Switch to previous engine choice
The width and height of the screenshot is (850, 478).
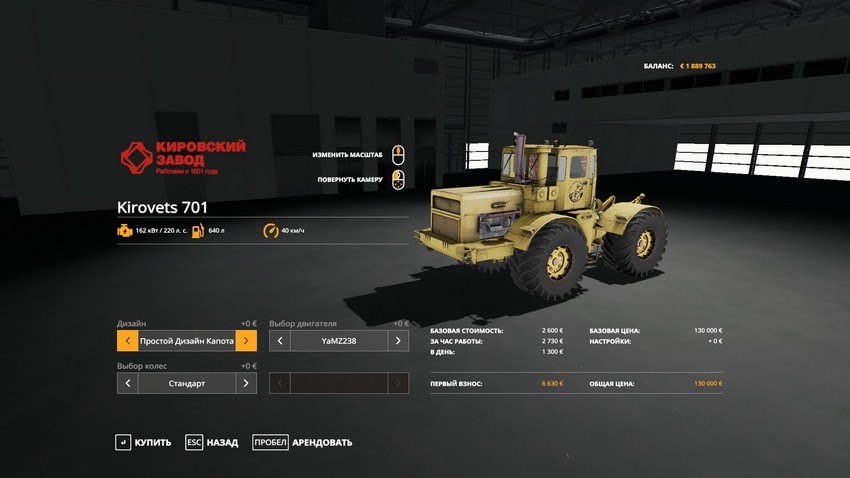280,341
